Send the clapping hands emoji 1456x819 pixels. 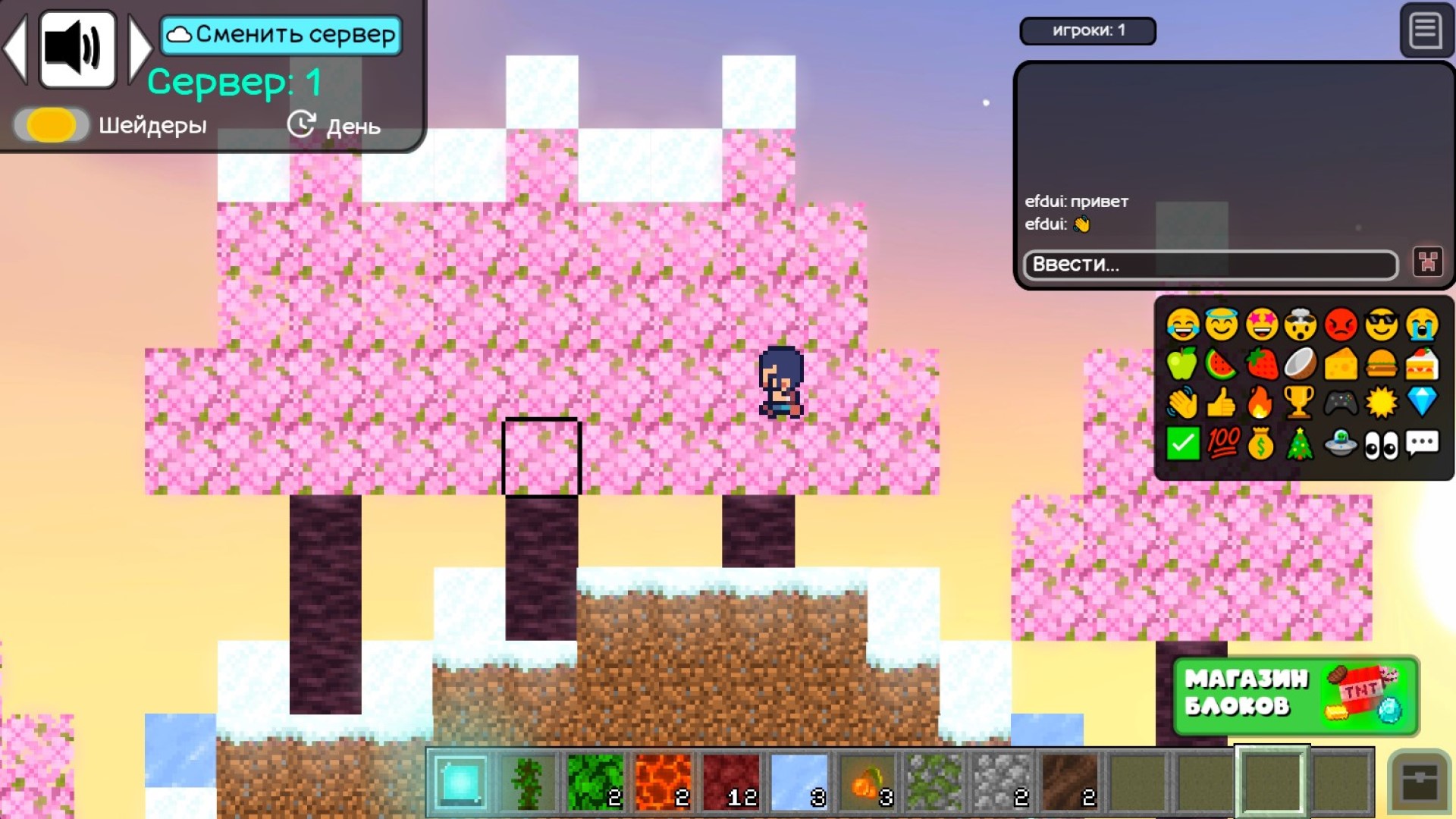coord(1181,400)
